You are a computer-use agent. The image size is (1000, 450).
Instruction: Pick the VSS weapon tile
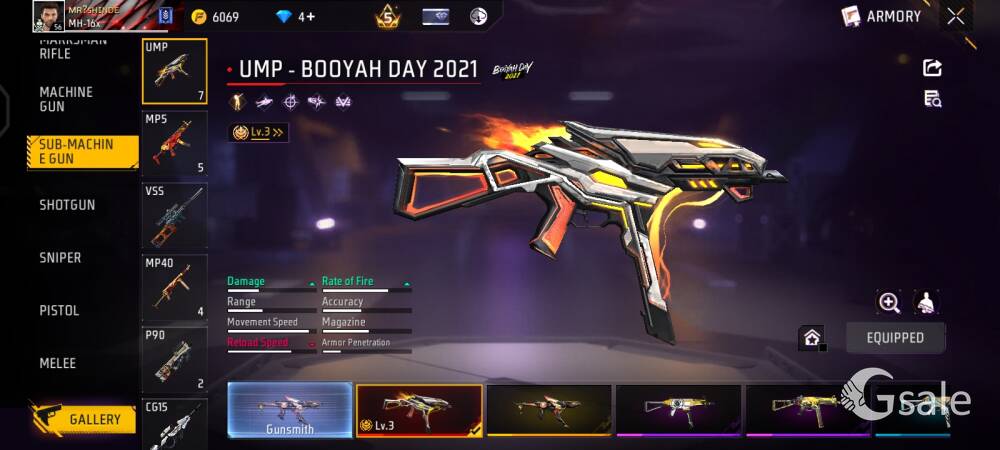(x=175, y=216)
